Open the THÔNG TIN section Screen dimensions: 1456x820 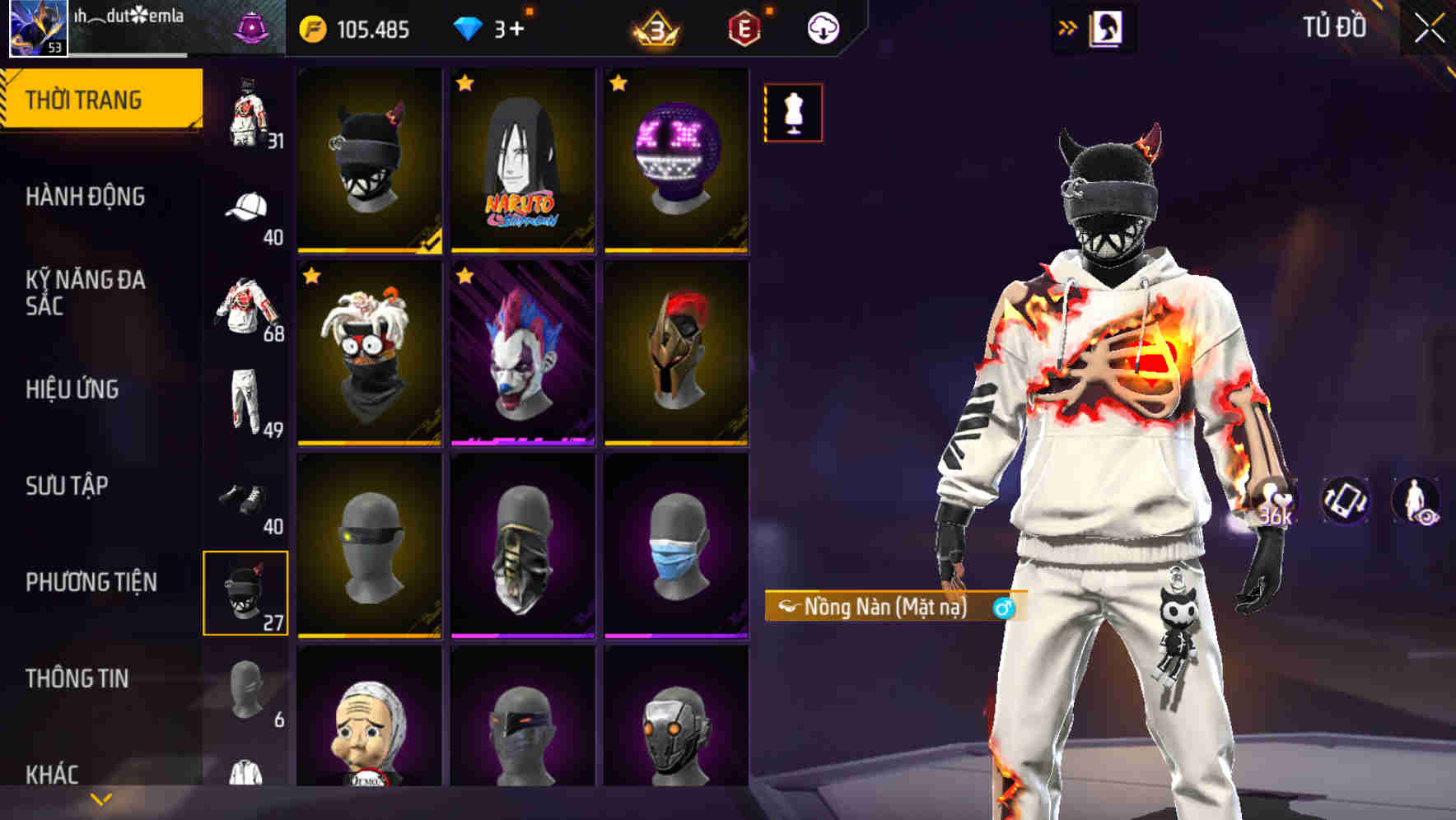point(78,678)
